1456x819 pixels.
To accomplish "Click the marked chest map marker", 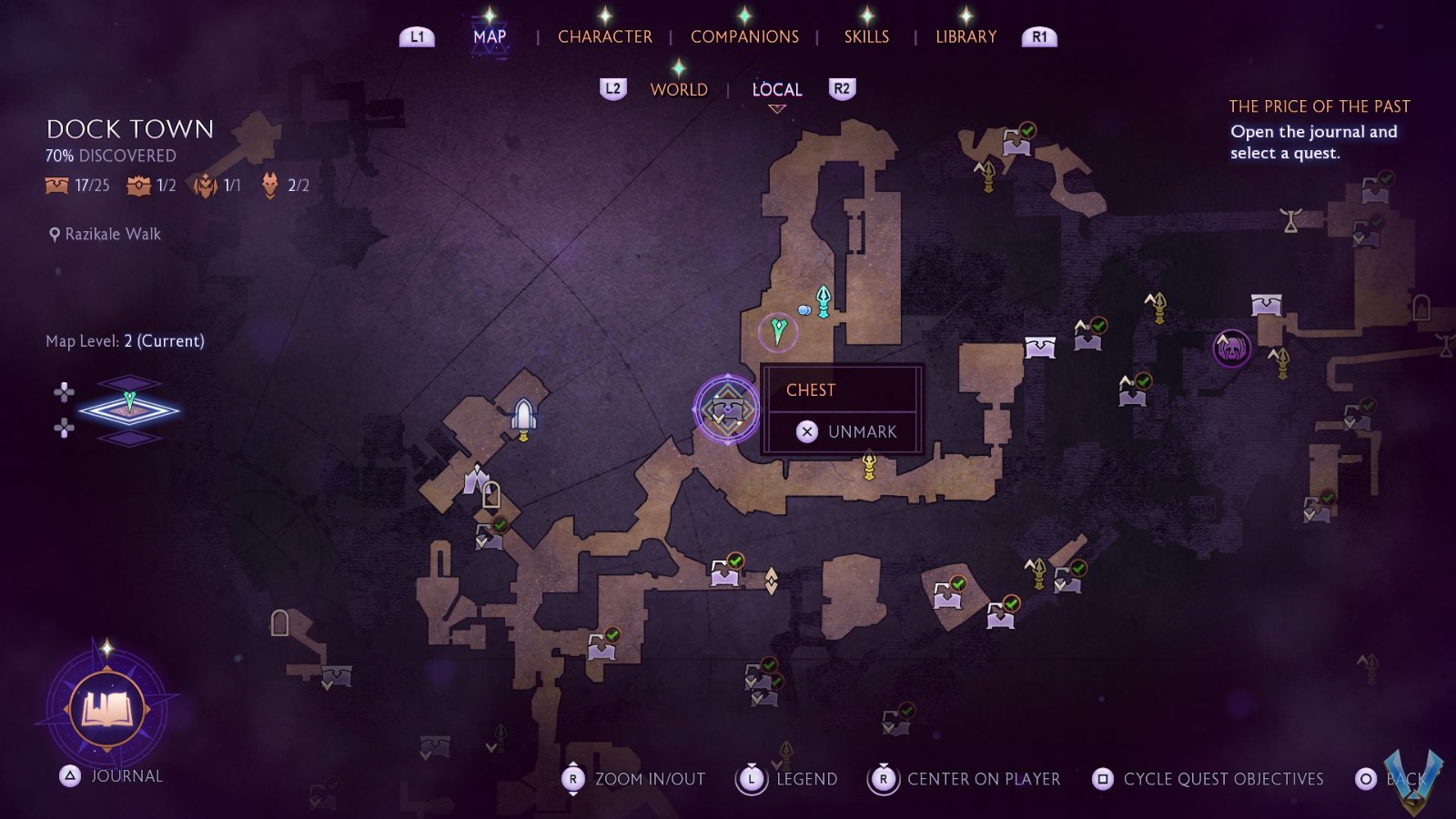I will click(726, 409).
